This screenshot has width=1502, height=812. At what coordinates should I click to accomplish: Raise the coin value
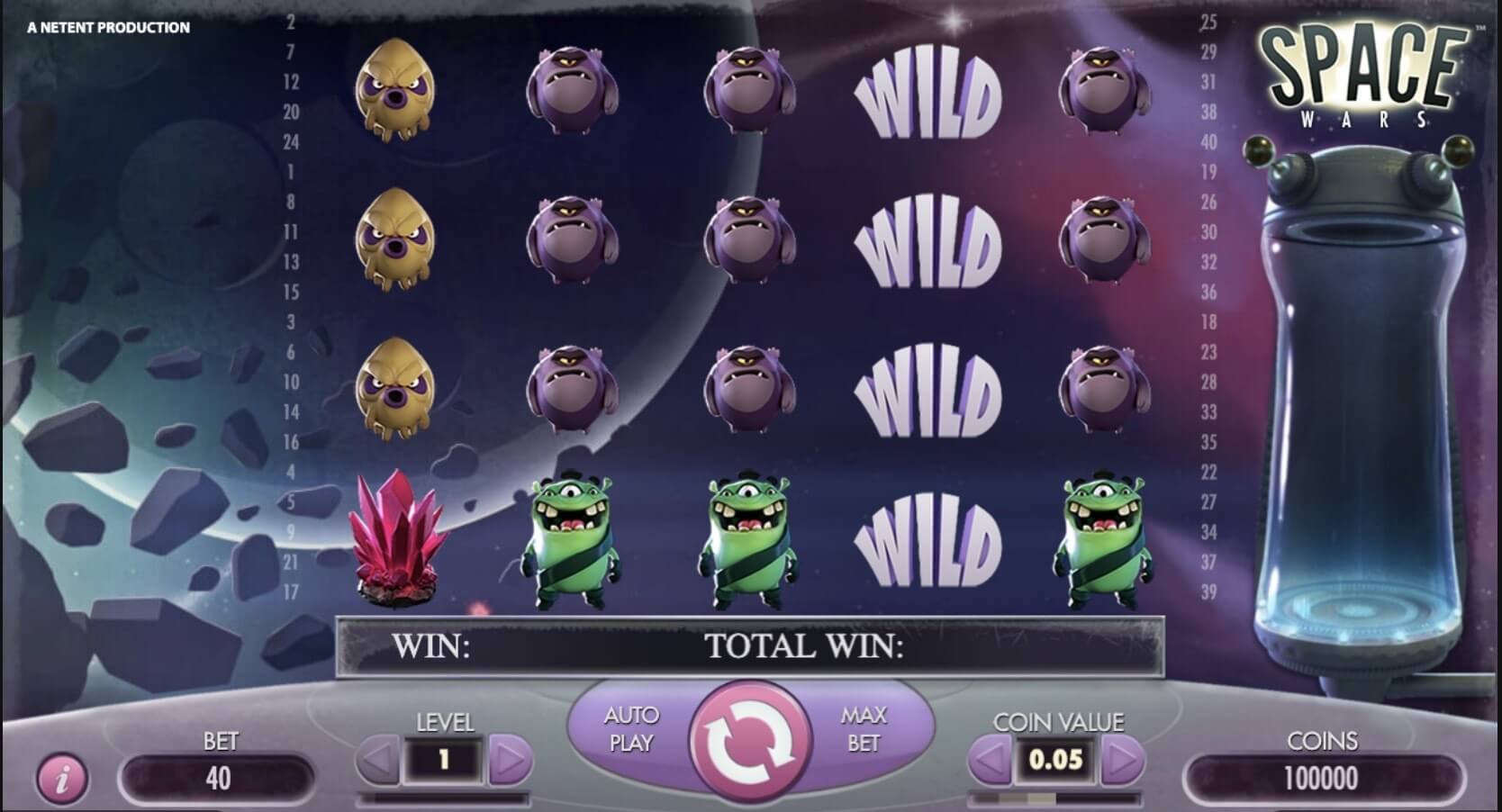pos(1122,762)
